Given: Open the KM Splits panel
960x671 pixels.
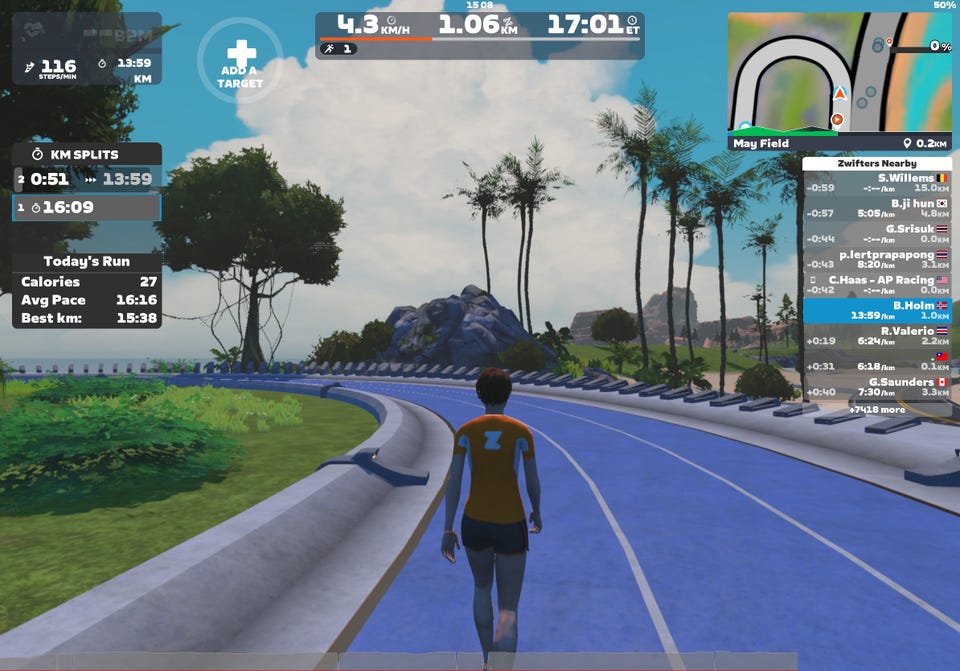Looking at the screenshot, I should pyautogui.click(x=86, y=154).
